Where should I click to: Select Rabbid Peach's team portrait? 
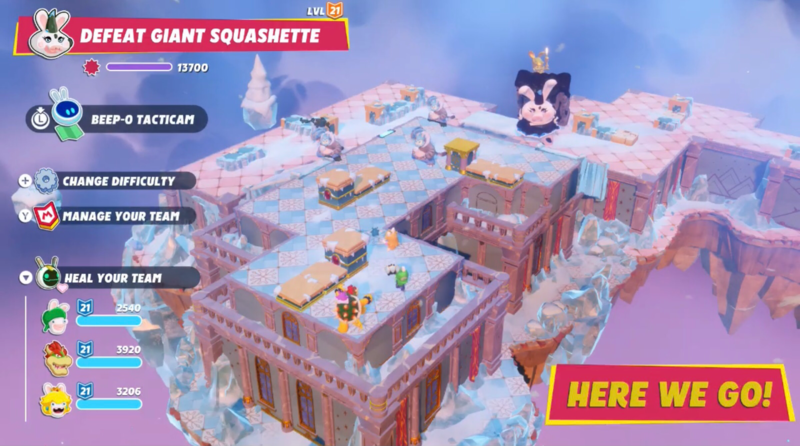coord(55,399)
